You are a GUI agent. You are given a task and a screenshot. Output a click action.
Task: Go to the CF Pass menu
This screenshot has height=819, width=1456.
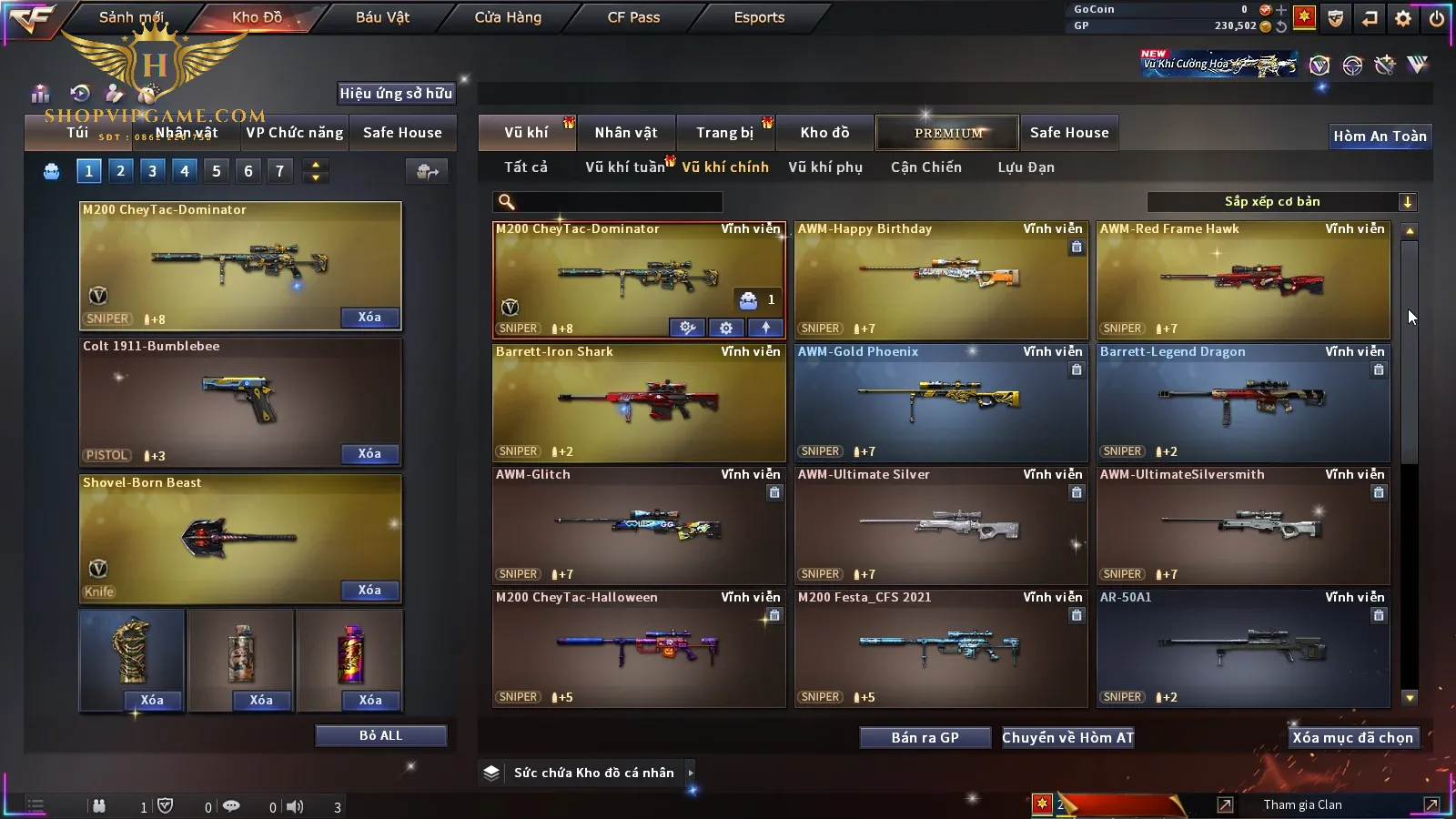point(633,17)
